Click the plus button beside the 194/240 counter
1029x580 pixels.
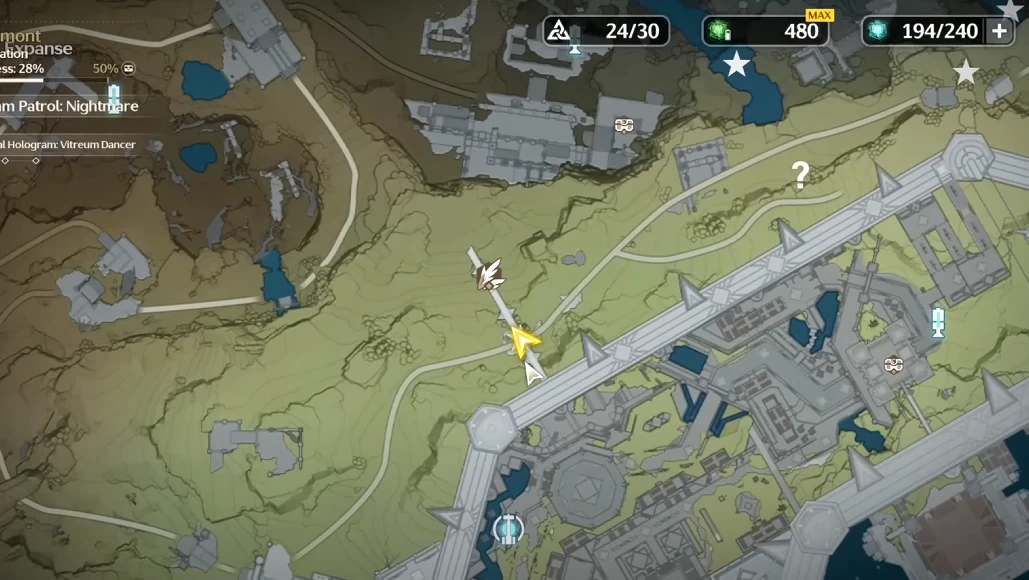(x=999, y=31)
